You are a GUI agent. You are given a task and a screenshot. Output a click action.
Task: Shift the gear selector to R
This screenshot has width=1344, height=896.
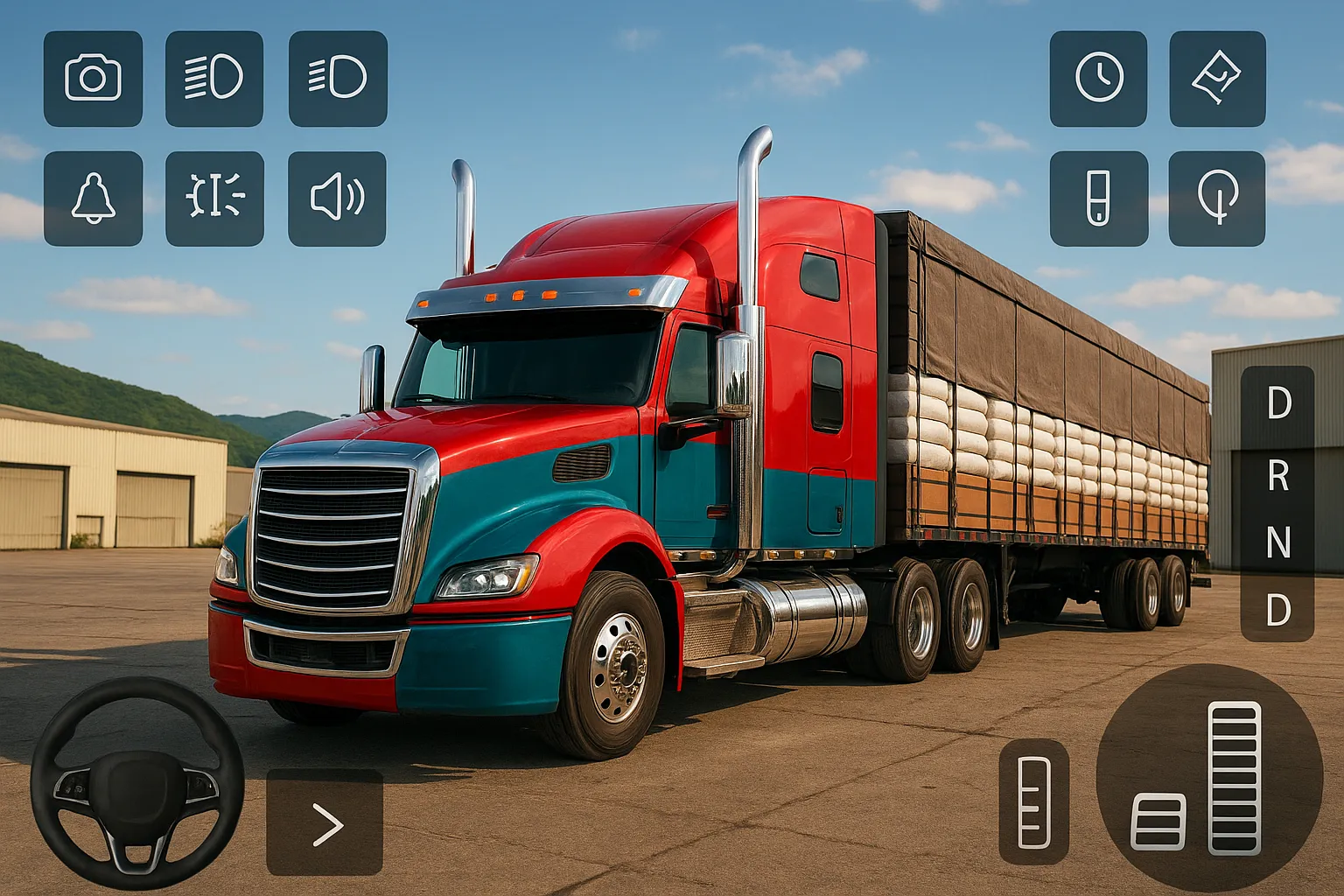(1277, 476)
